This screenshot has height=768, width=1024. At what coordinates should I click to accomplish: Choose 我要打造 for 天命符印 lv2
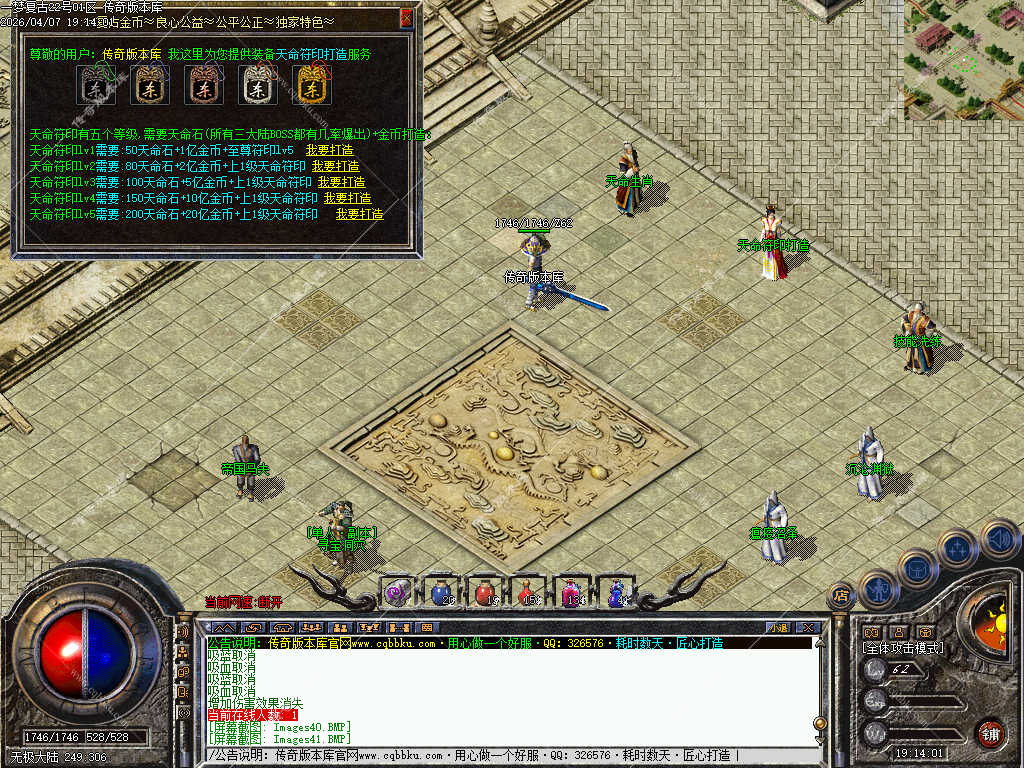pyautogui.click(x=335, y=166)
